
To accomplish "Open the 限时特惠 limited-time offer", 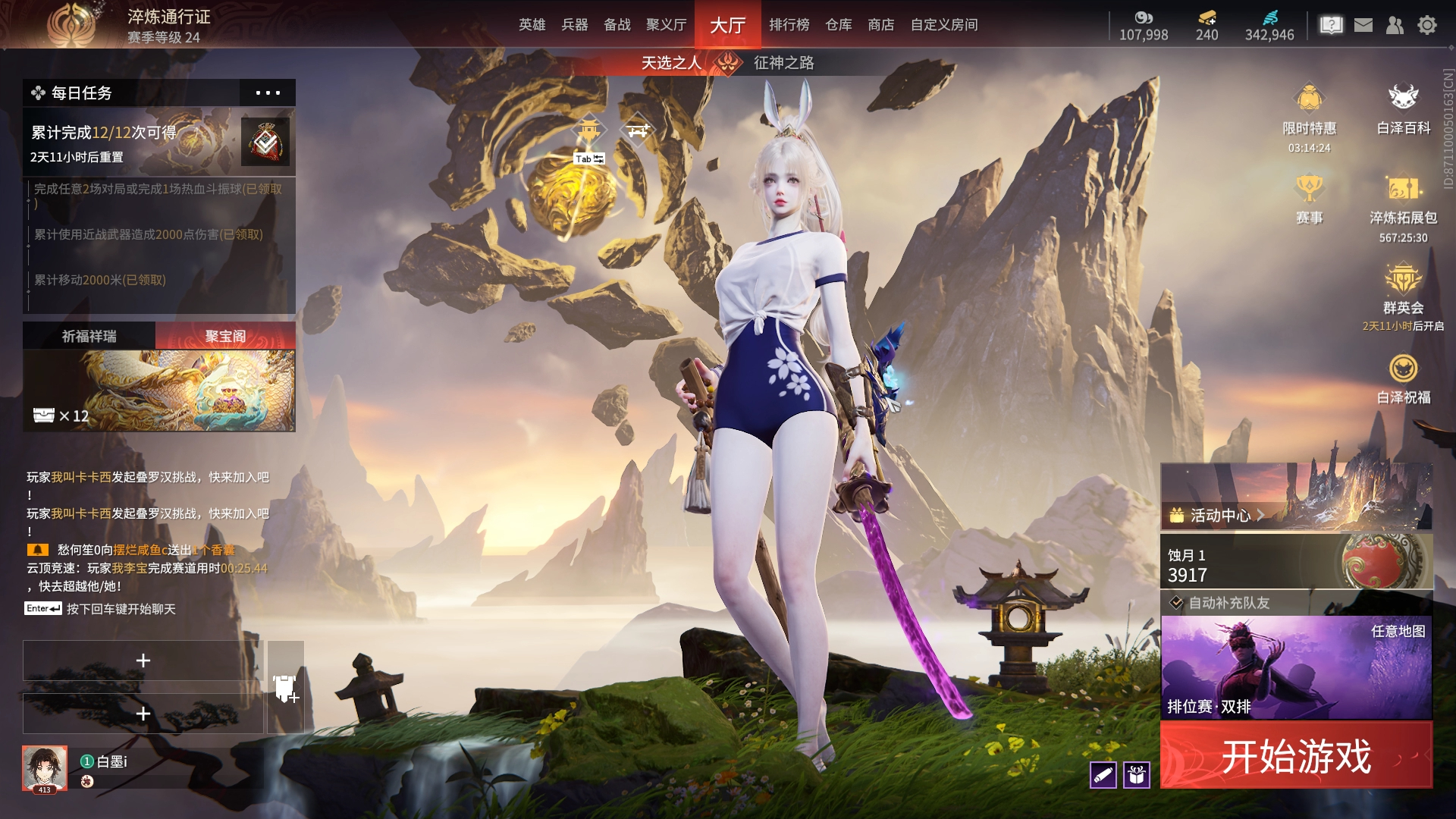I will 1309,110.
